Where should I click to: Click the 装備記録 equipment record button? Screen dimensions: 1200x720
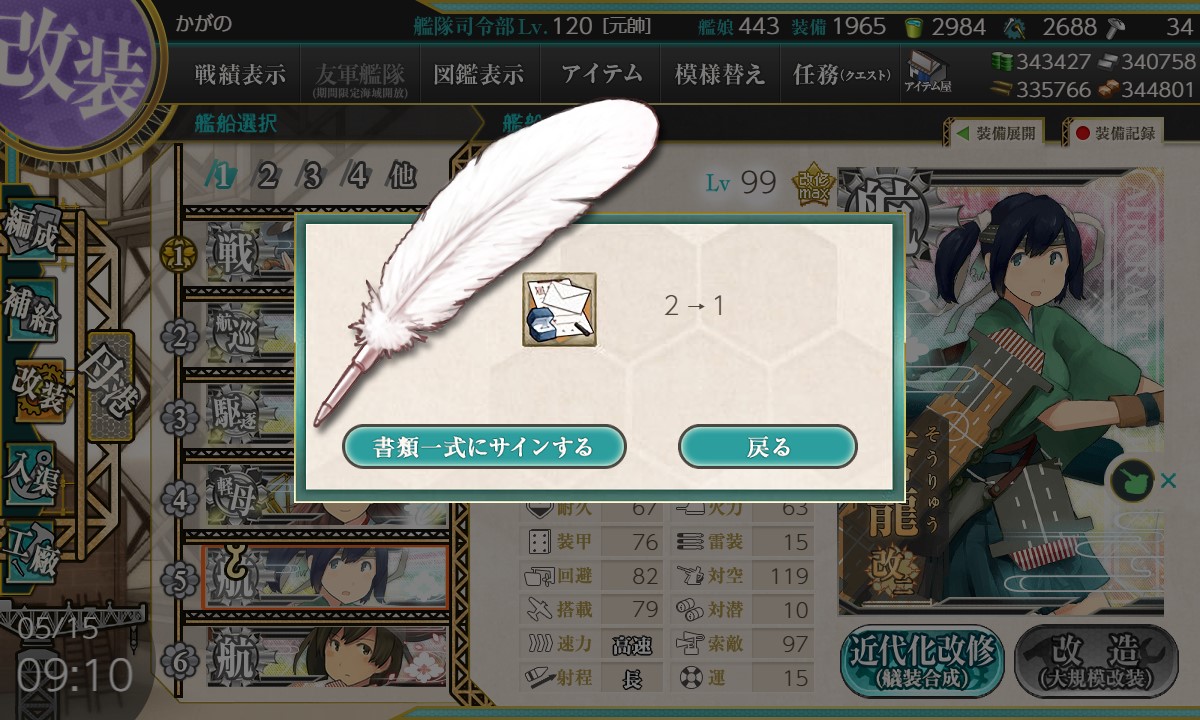[x=1115, y=133]
